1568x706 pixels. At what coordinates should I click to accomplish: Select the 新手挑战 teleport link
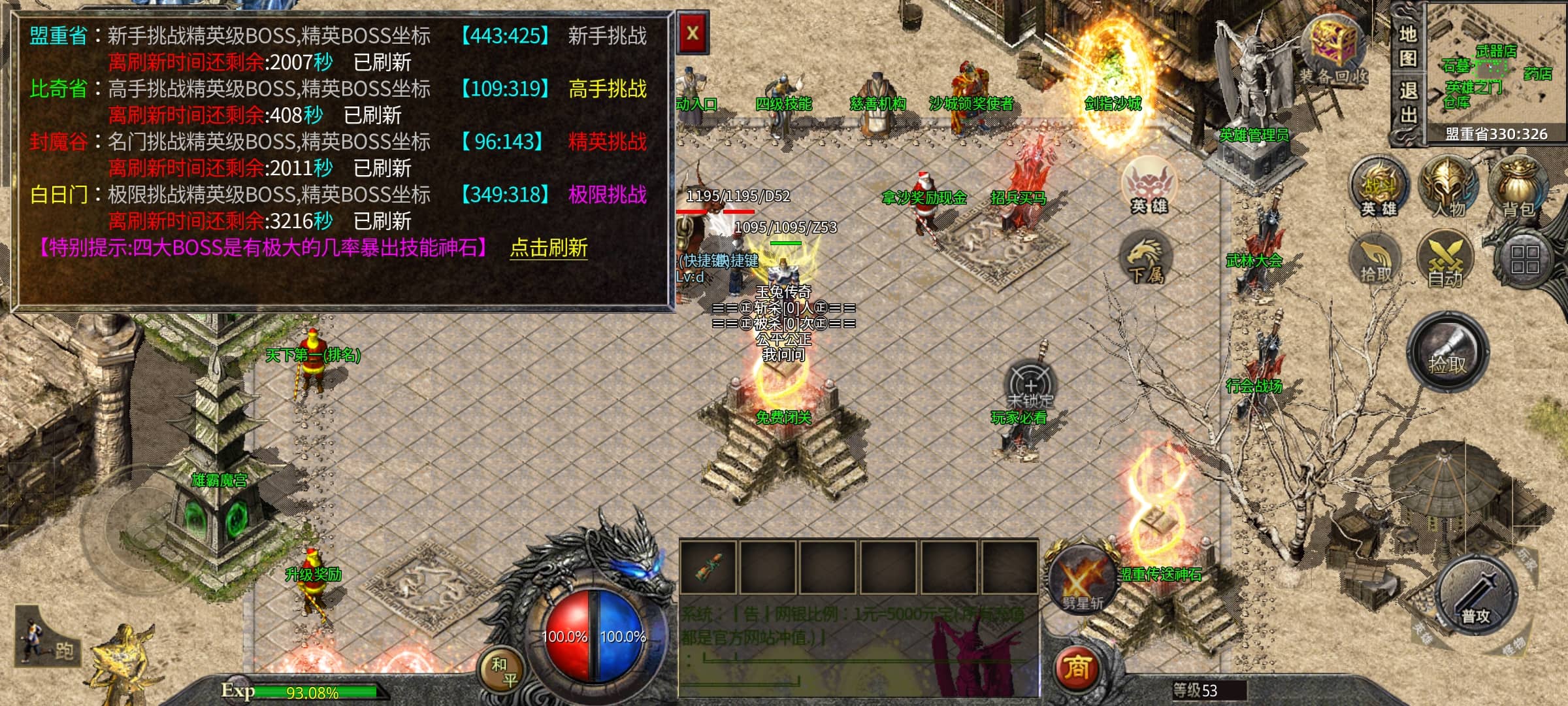click(x=607, y=35)
